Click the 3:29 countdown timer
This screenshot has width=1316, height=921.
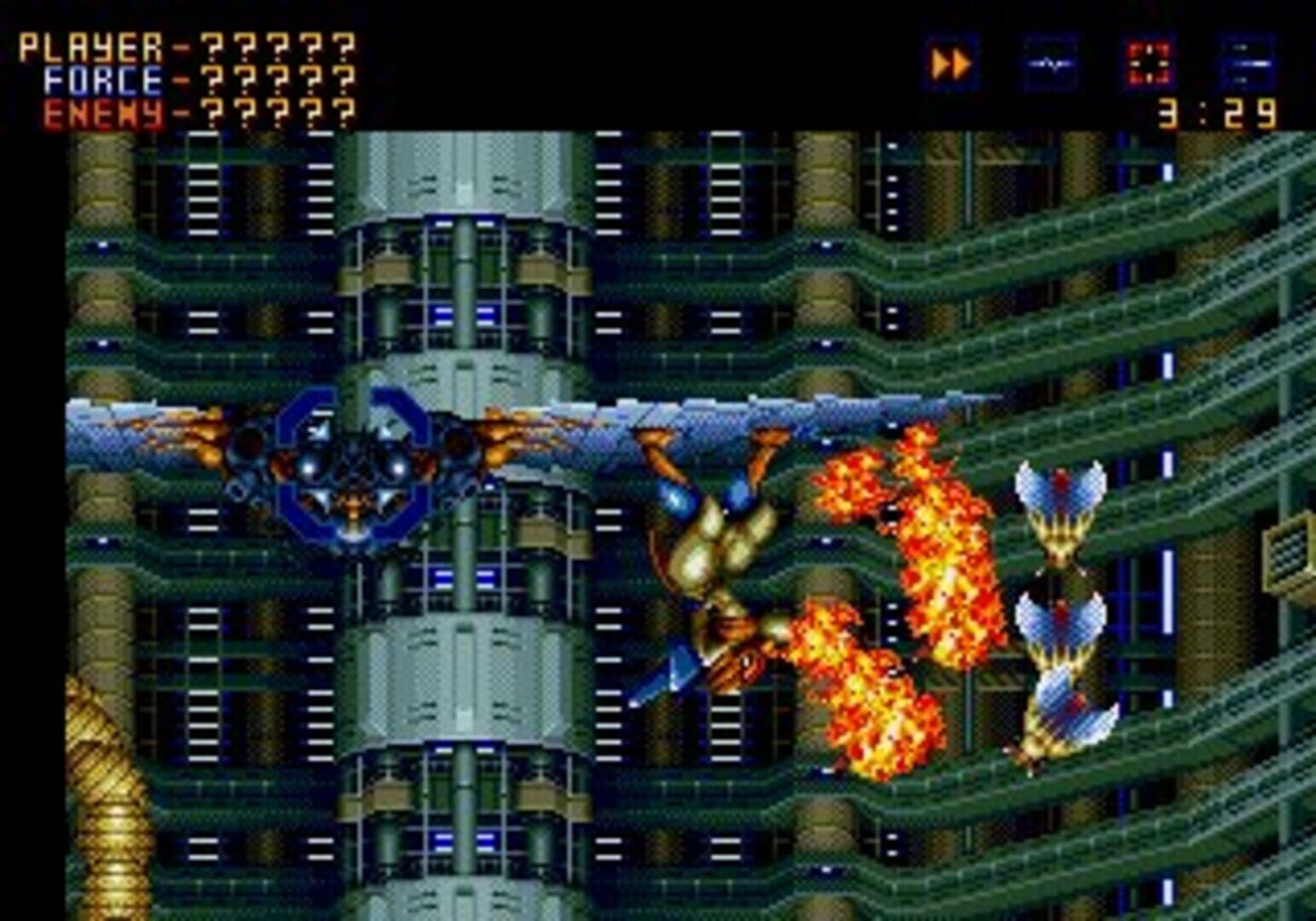tap(1214, 115)
